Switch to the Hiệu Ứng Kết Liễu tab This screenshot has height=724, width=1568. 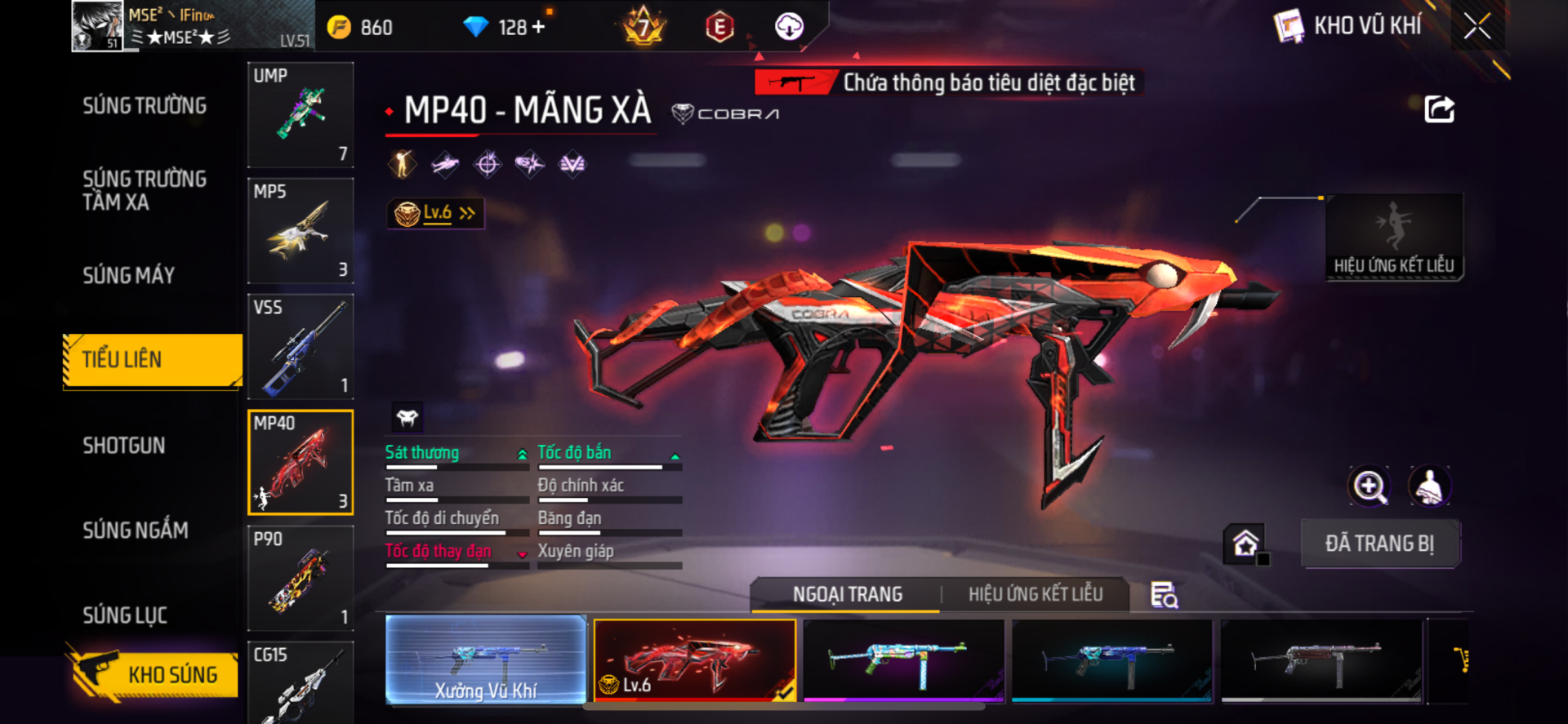click(x=1036, y=594)
